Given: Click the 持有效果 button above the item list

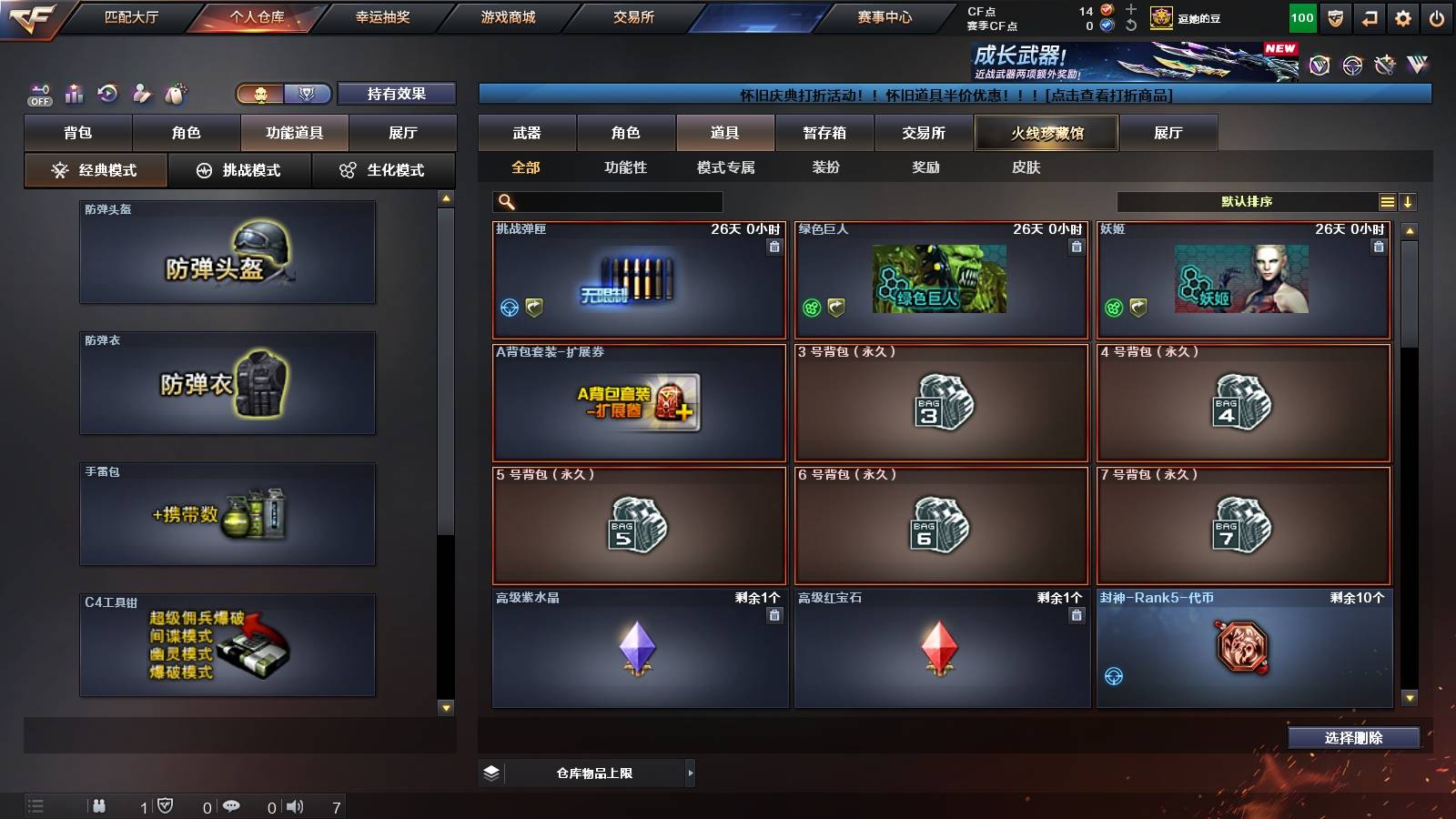Looking at the screenshot, I should point(398,94).
